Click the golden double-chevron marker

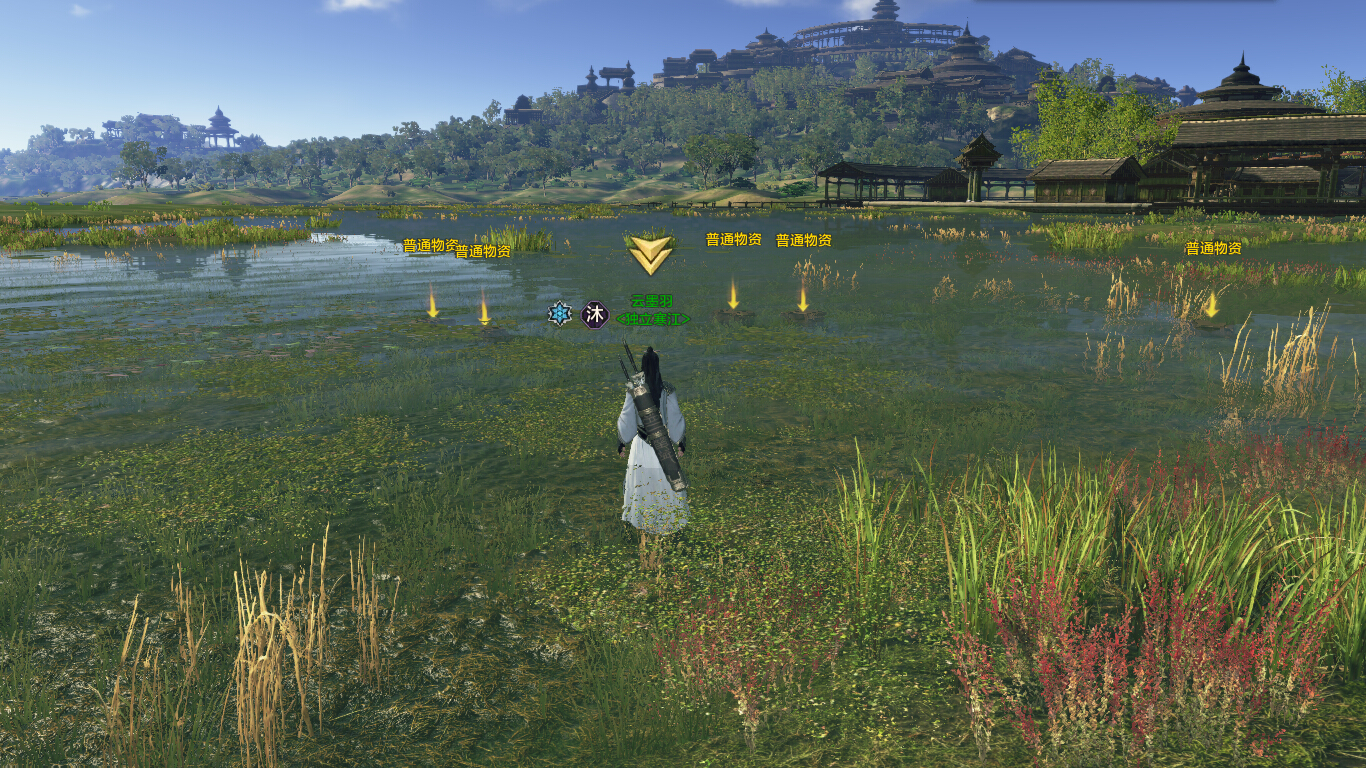650,254
